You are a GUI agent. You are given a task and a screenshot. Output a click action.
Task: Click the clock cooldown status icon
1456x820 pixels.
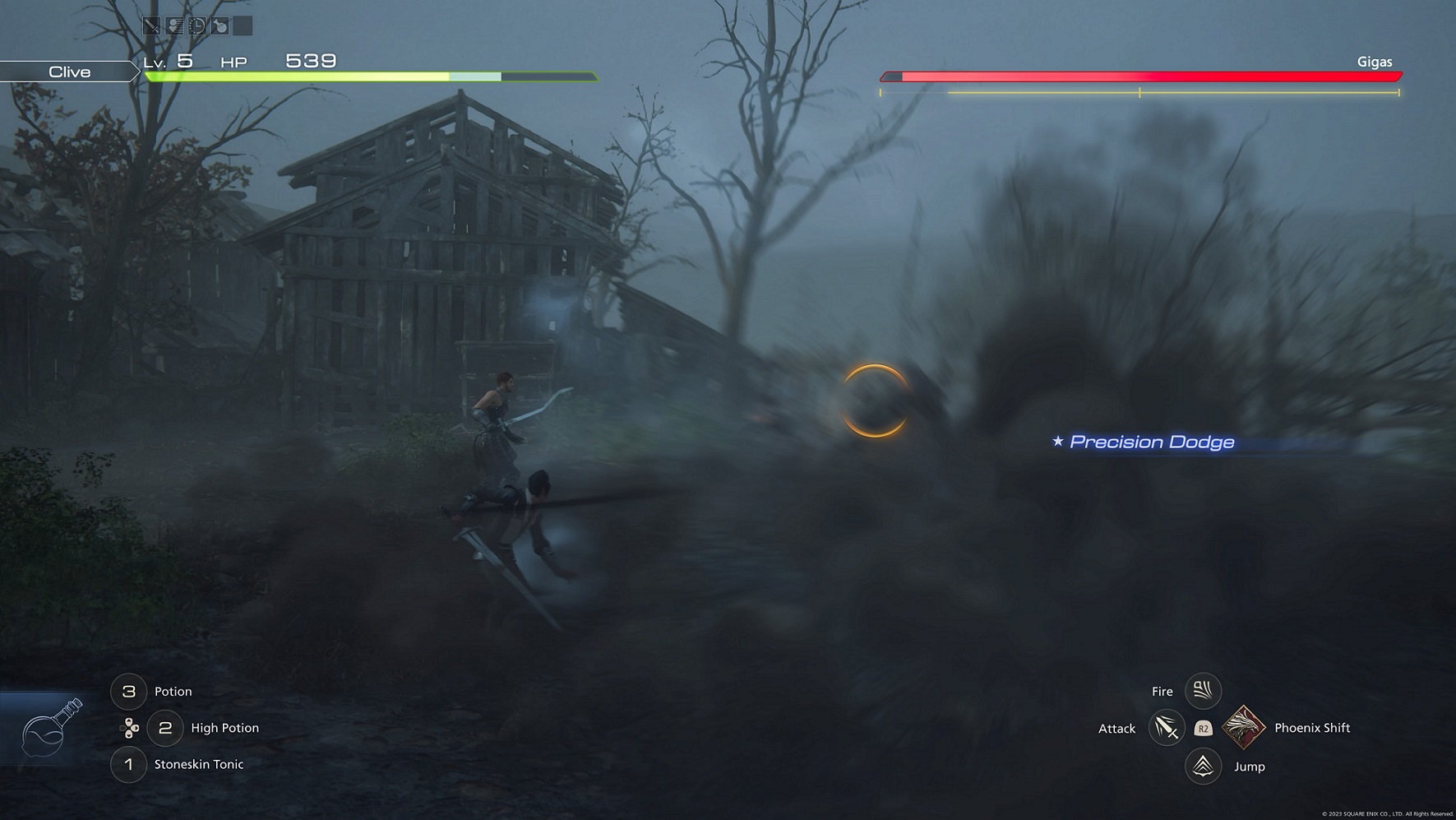coord(197,25)
